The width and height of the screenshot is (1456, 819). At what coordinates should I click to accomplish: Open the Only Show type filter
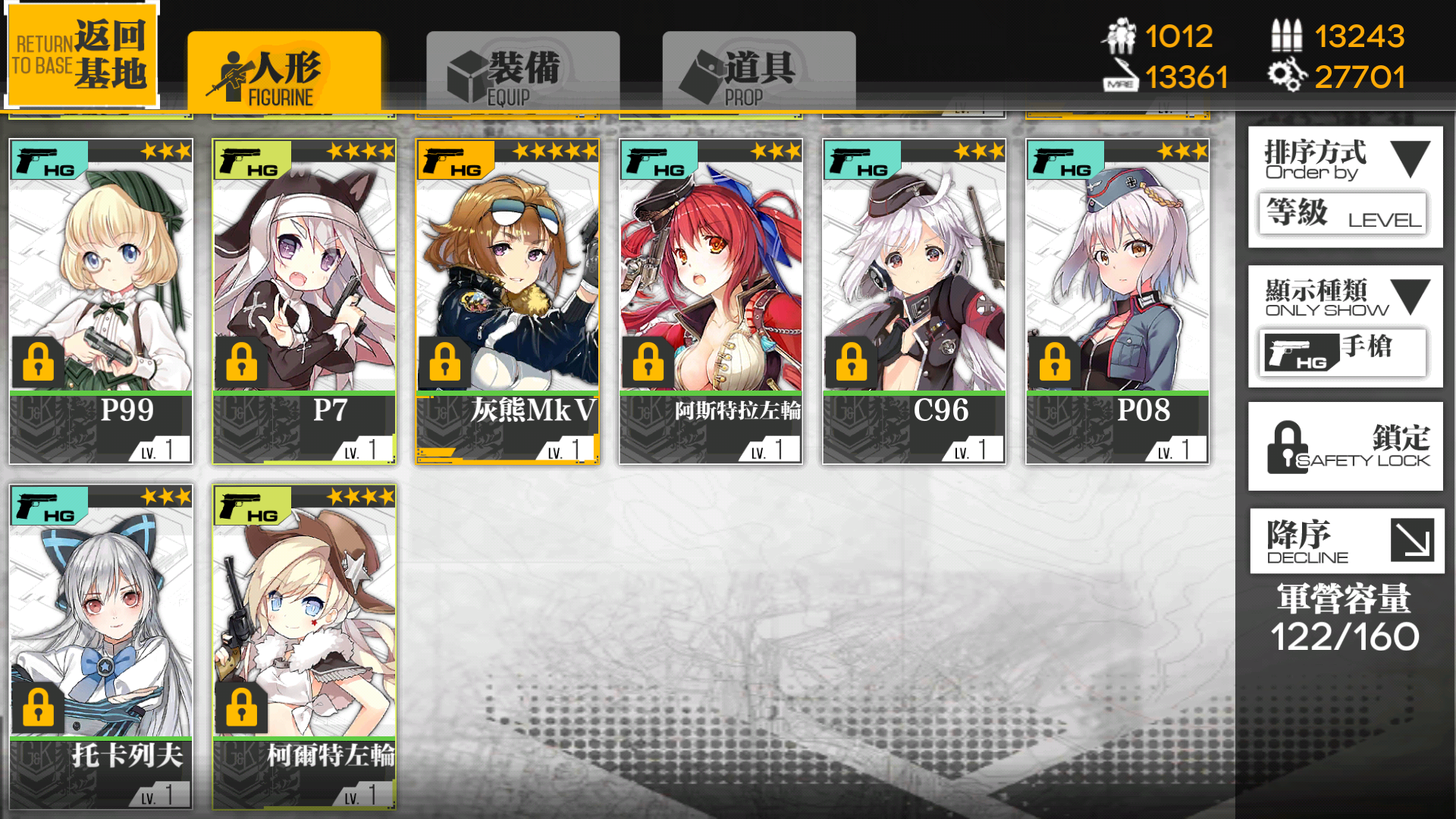tap(1345, 326)
